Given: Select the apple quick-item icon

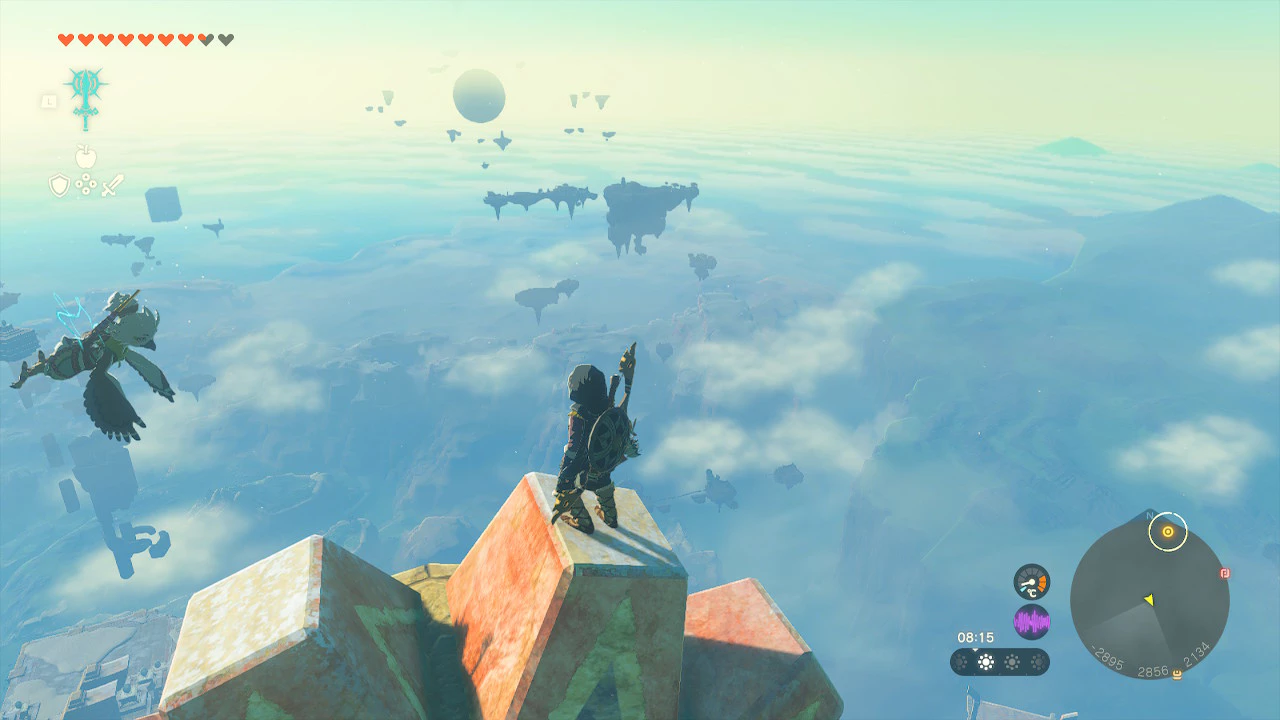Looking at the screenshot, I should [x=85, y=157].
